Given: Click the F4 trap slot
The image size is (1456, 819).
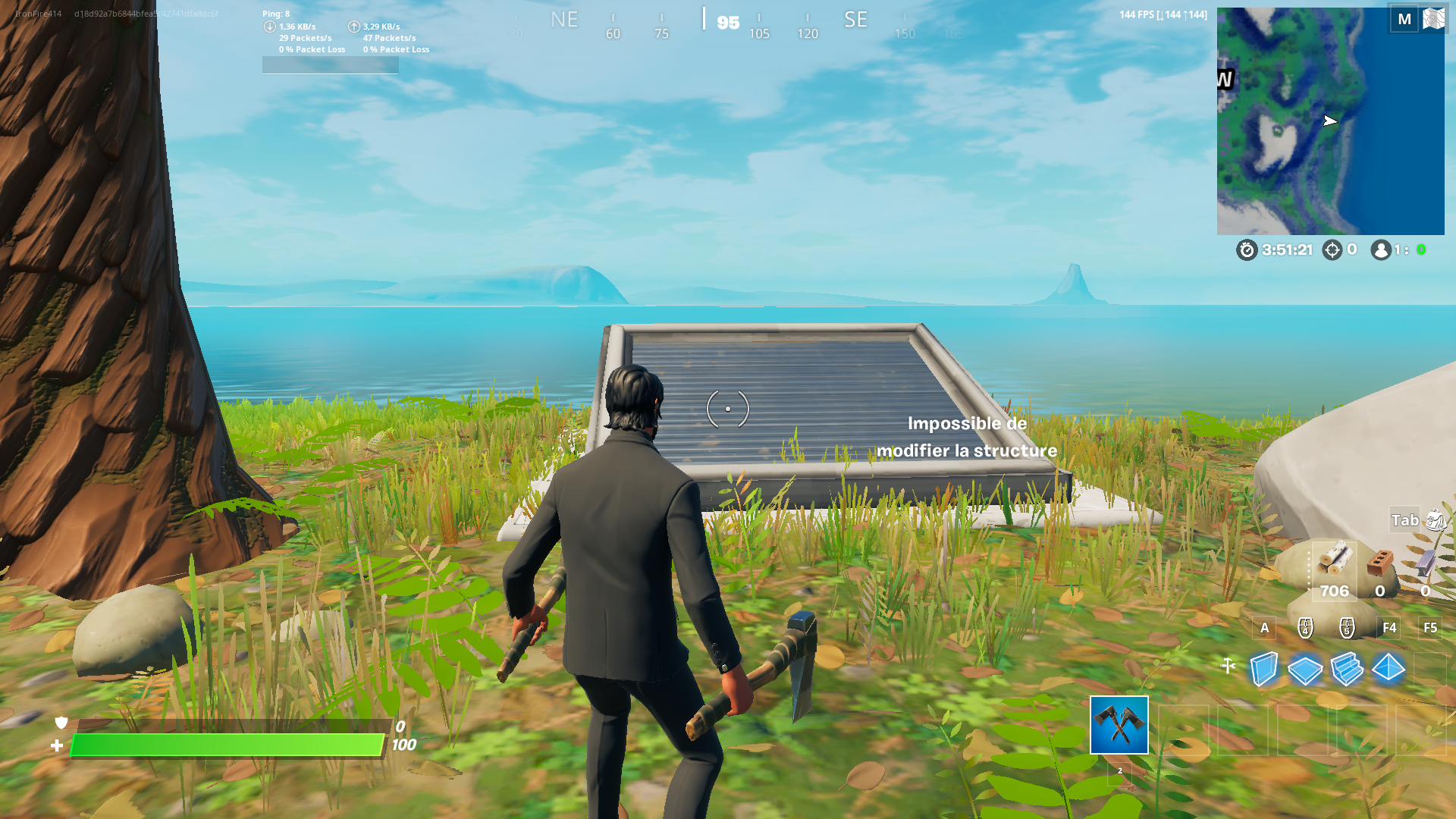Looking at the screenshot, I should [1390, 628].
